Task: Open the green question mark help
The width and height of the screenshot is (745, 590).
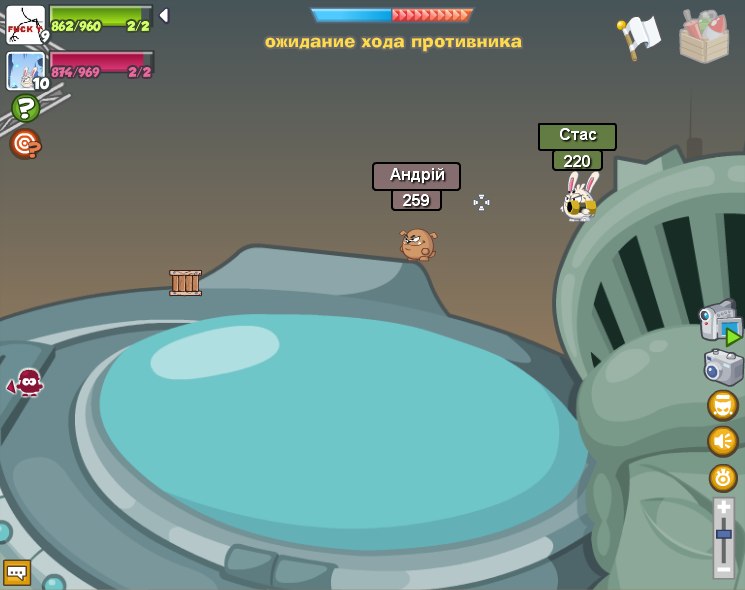Action: point(25,108)
